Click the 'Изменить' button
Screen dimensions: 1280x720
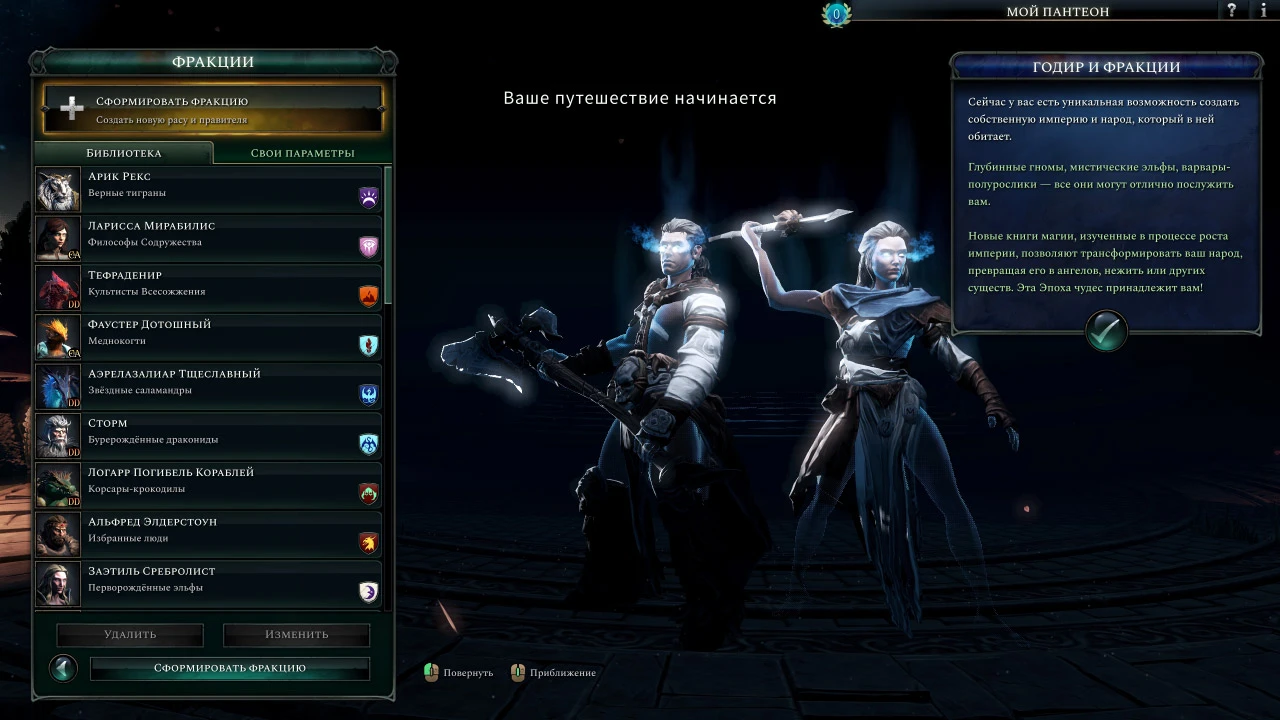click(296, 635)
